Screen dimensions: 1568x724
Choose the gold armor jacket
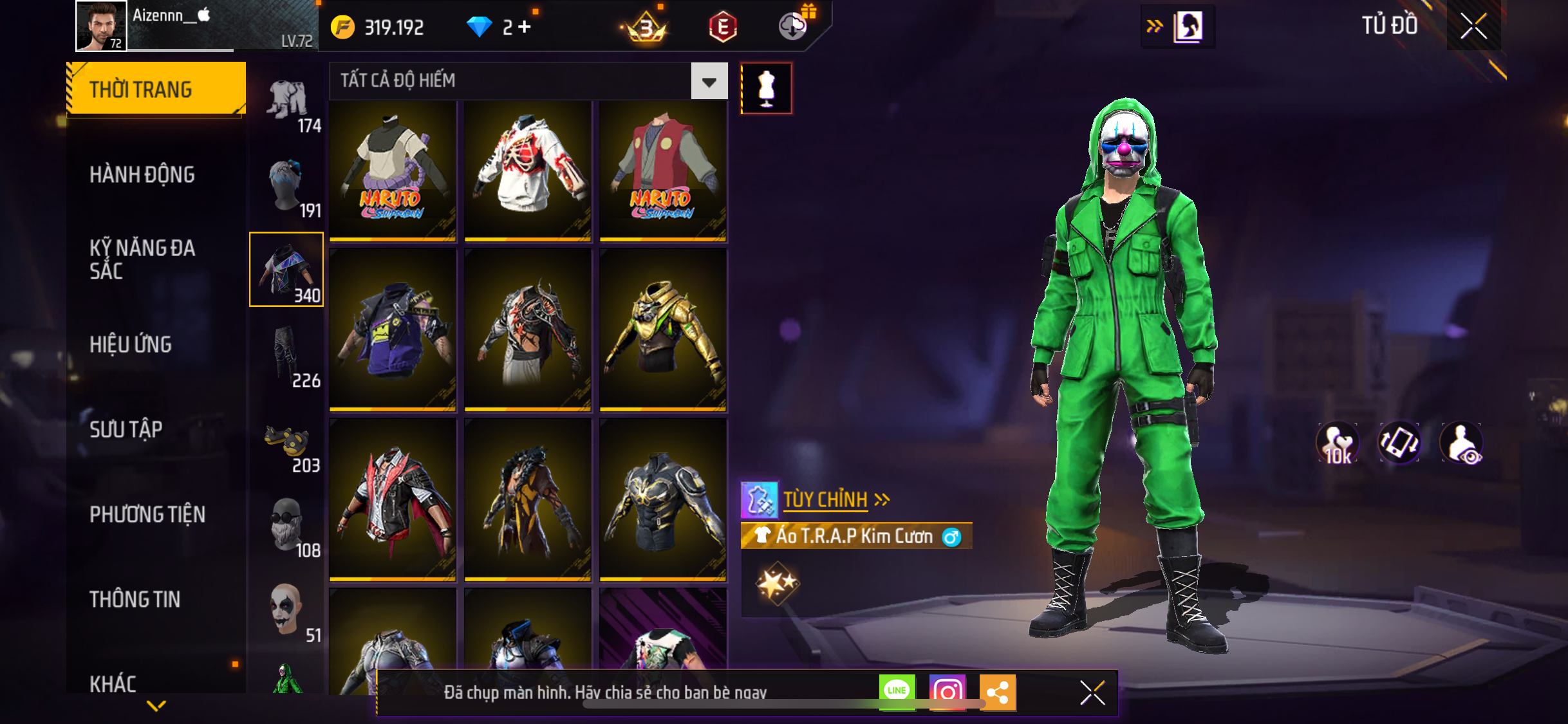pos(663,329)
